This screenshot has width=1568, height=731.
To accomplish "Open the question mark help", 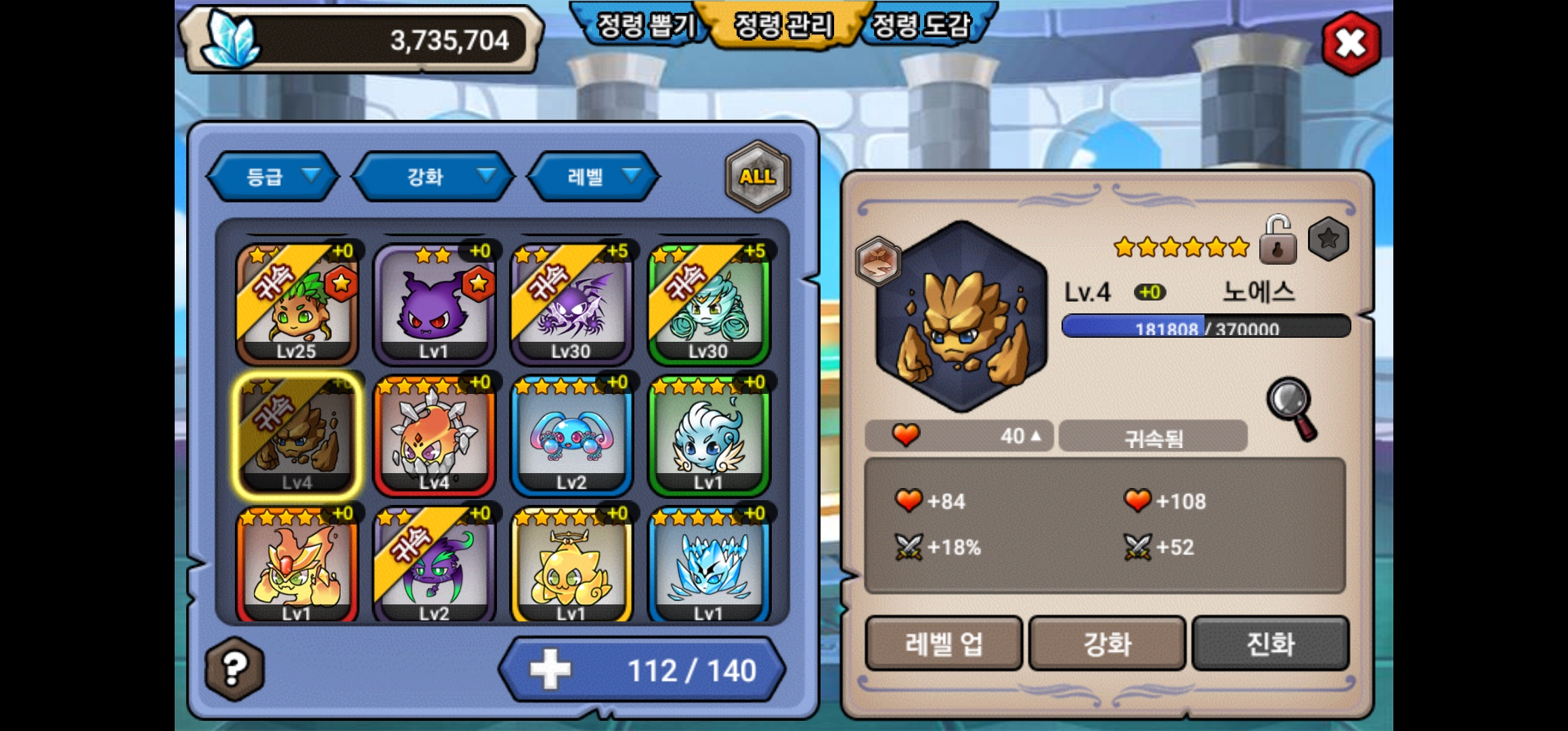I will [234, 669].
